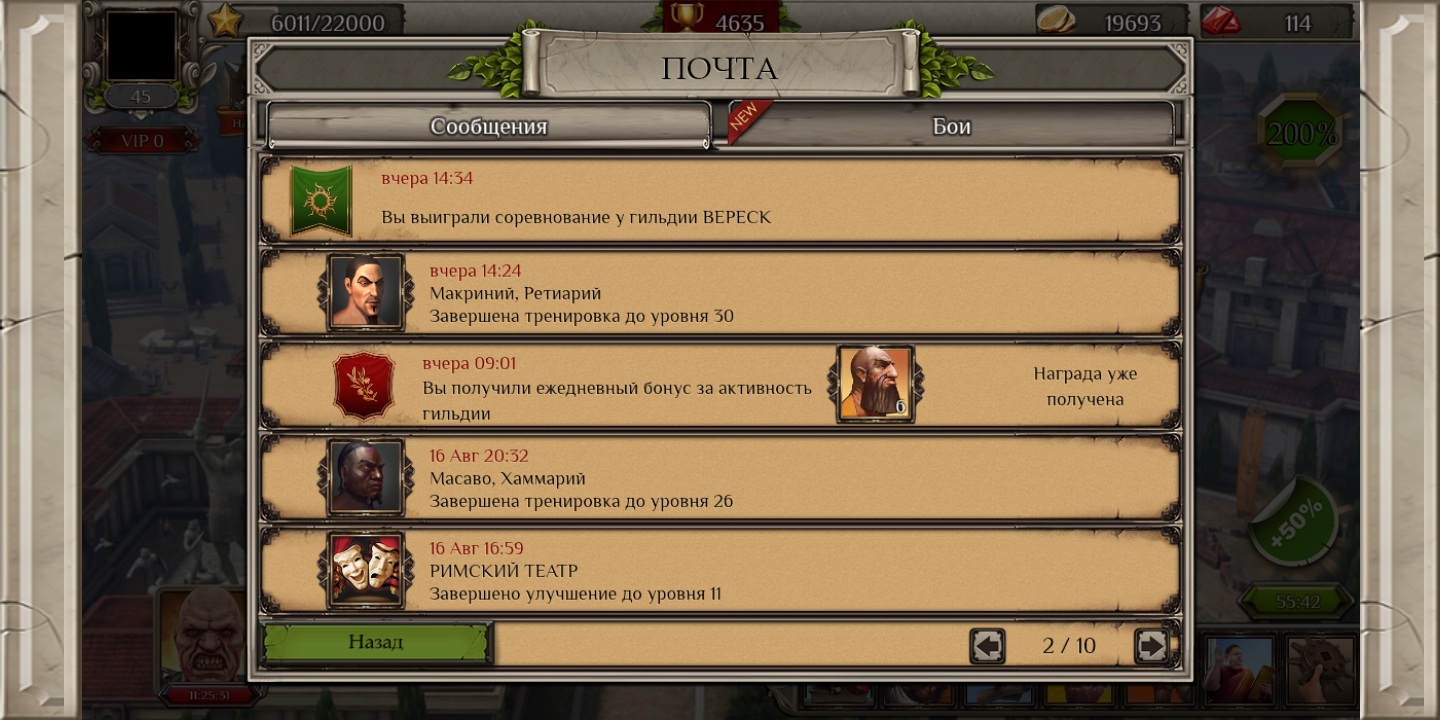
Task: Open the guild ВЕРЕСК victory message
Action: [720, 200]
